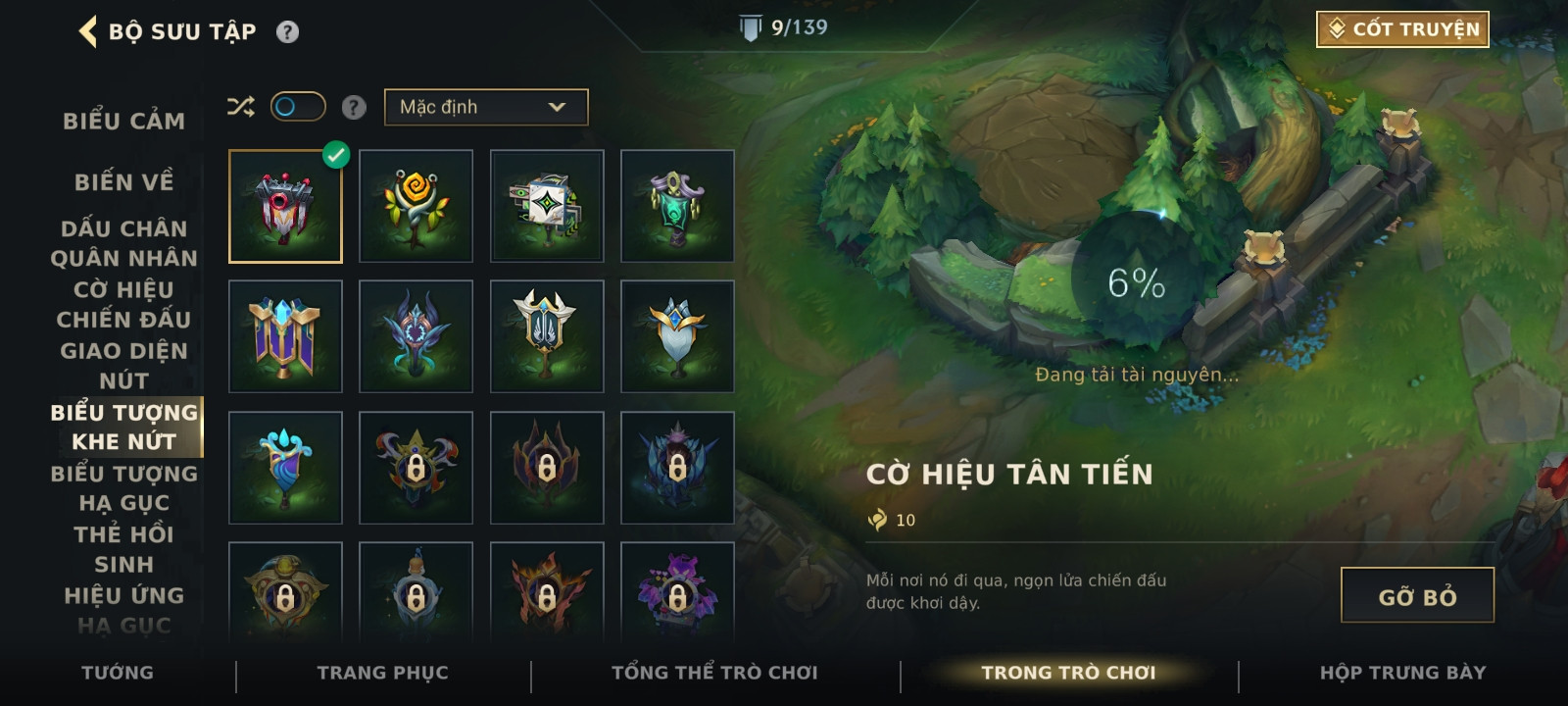Open the Thẻ Hồi Sinh category
Screen dimensions: 1568x706
[x=124, y=549]
